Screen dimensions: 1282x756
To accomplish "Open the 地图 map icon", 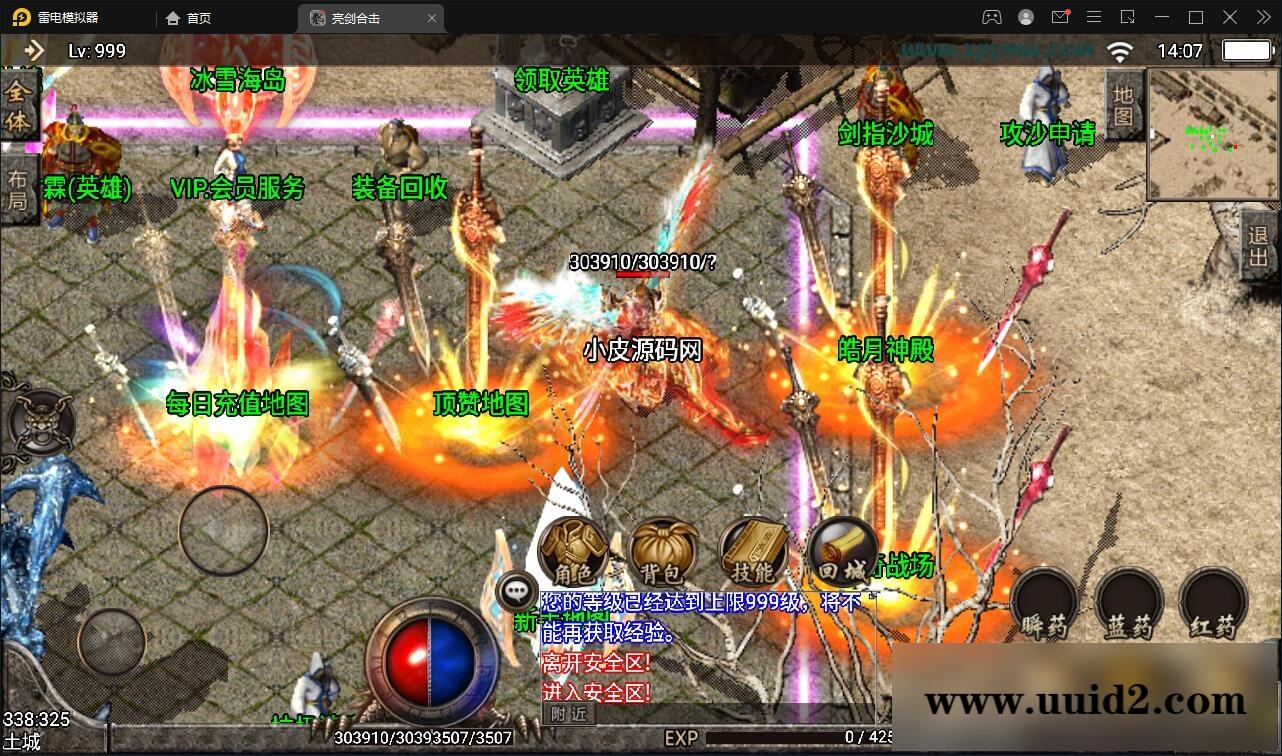I will tap(1124, 103).
